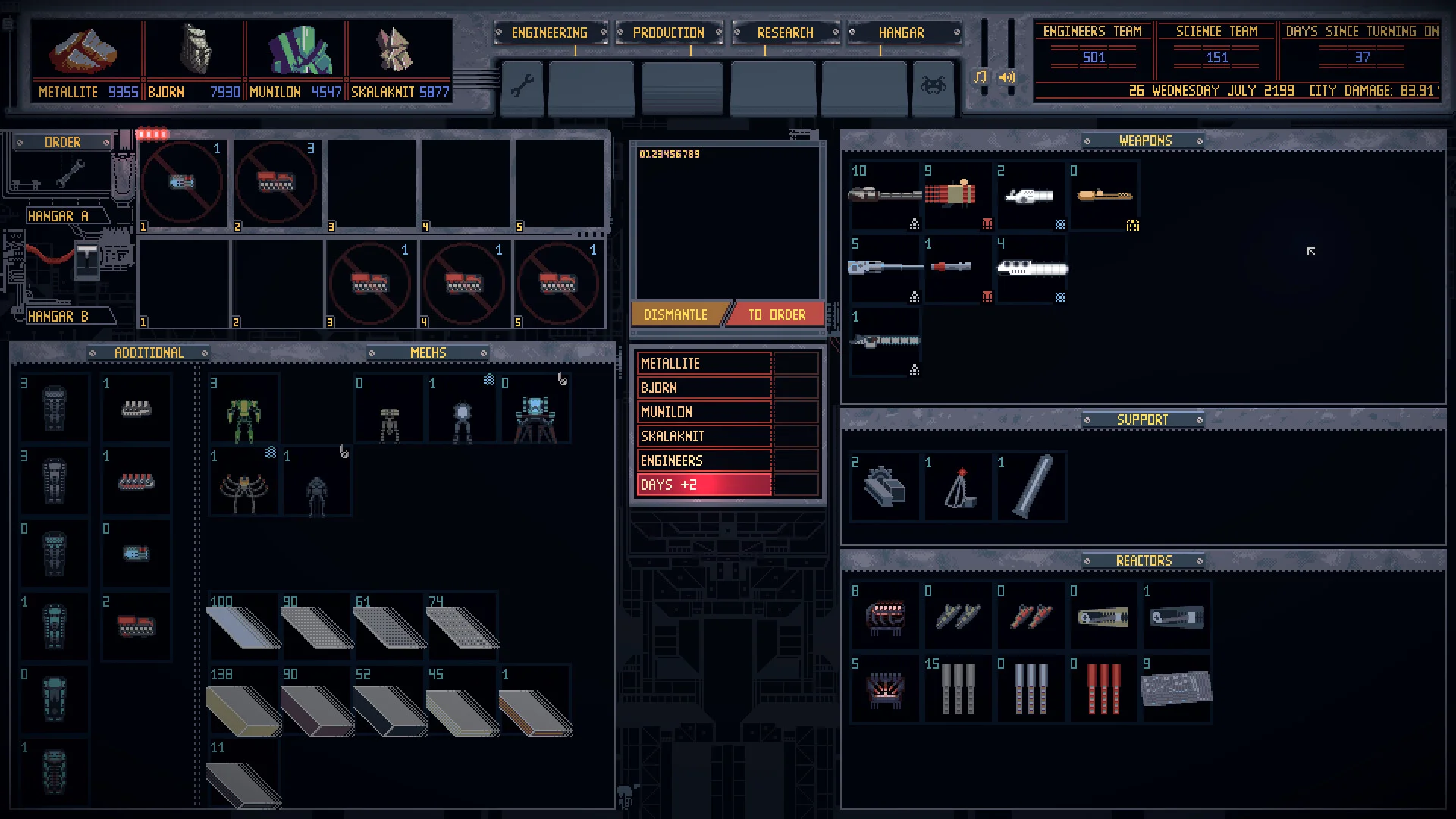Pick the reactor with count 8
Screen dimensions: 1456x819
[884, 617]
